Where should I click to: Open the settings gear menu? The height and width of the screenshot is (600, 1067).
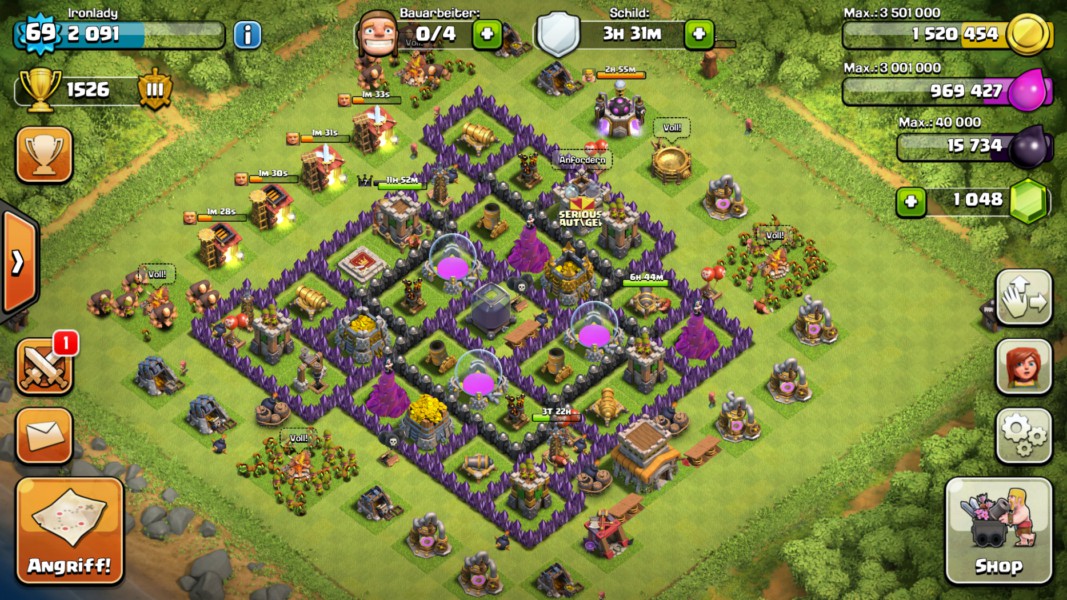[1023, 435]
